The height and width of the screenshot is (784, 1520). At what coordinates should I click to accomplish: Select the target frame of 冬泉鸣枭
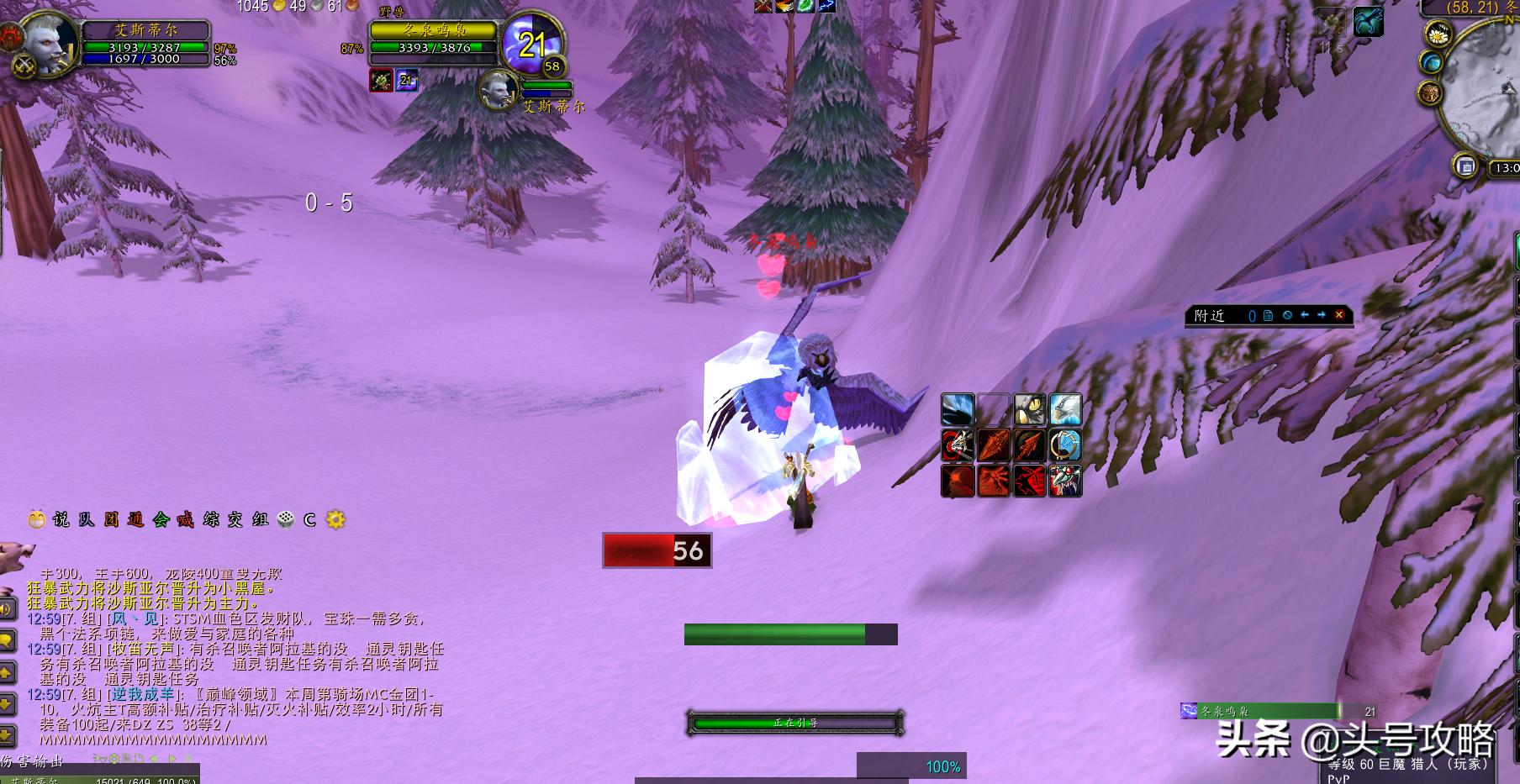pos(434,39)
